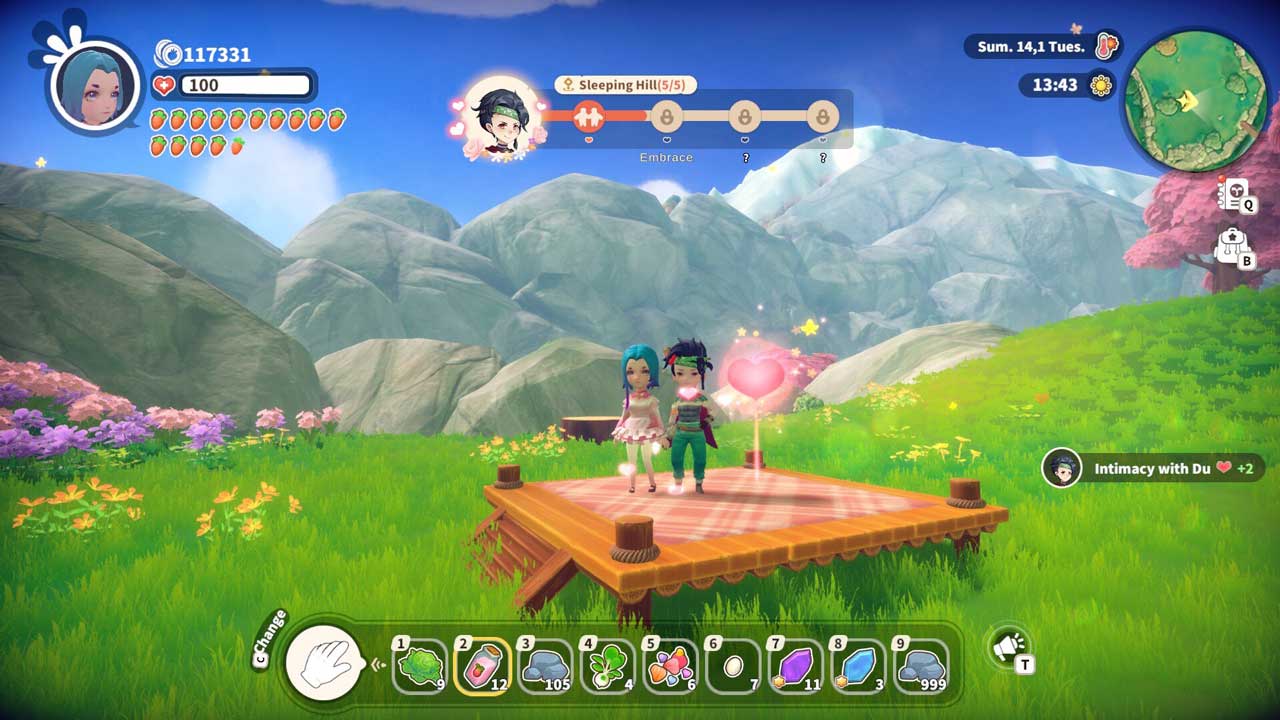Click the thermometer season weather icon
Screen dimensions: 1280x720
tap(1106, 46)
